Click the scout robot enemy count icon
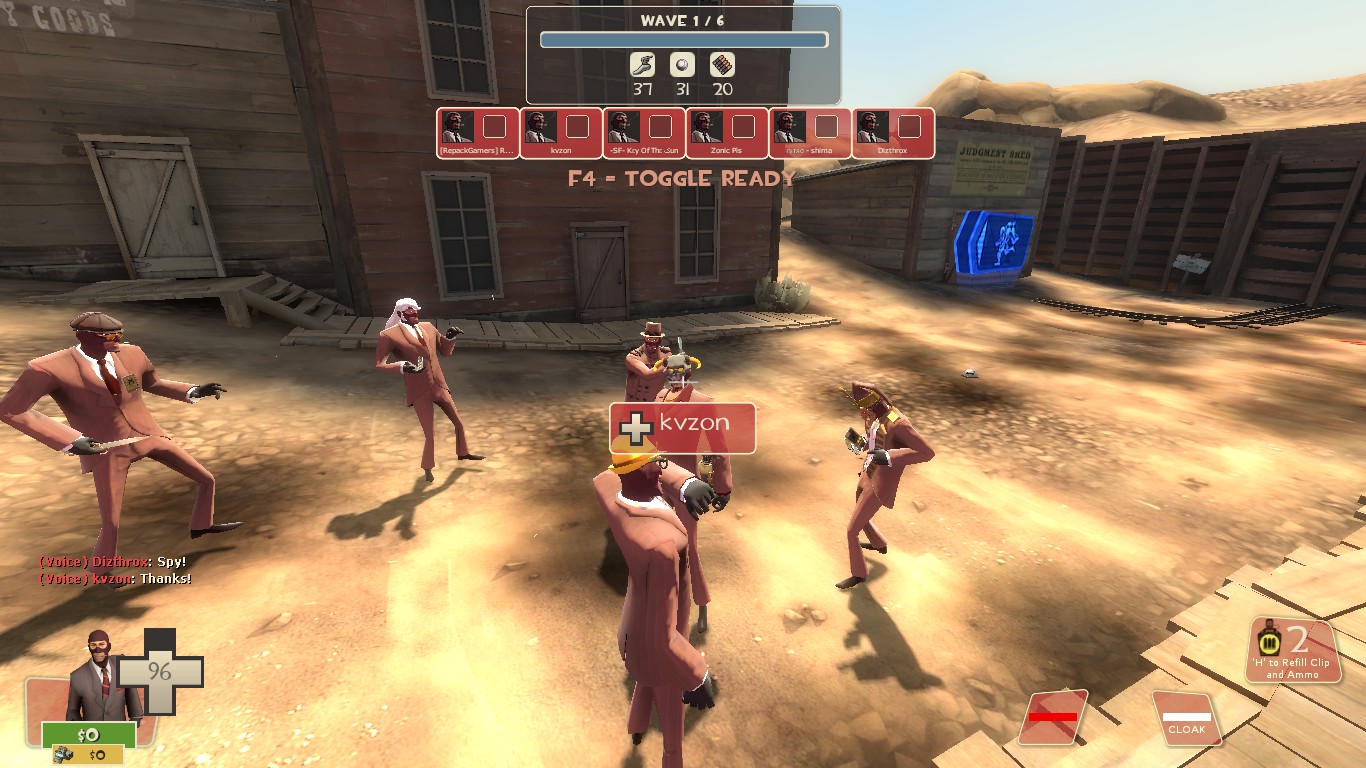 (642, 65)
